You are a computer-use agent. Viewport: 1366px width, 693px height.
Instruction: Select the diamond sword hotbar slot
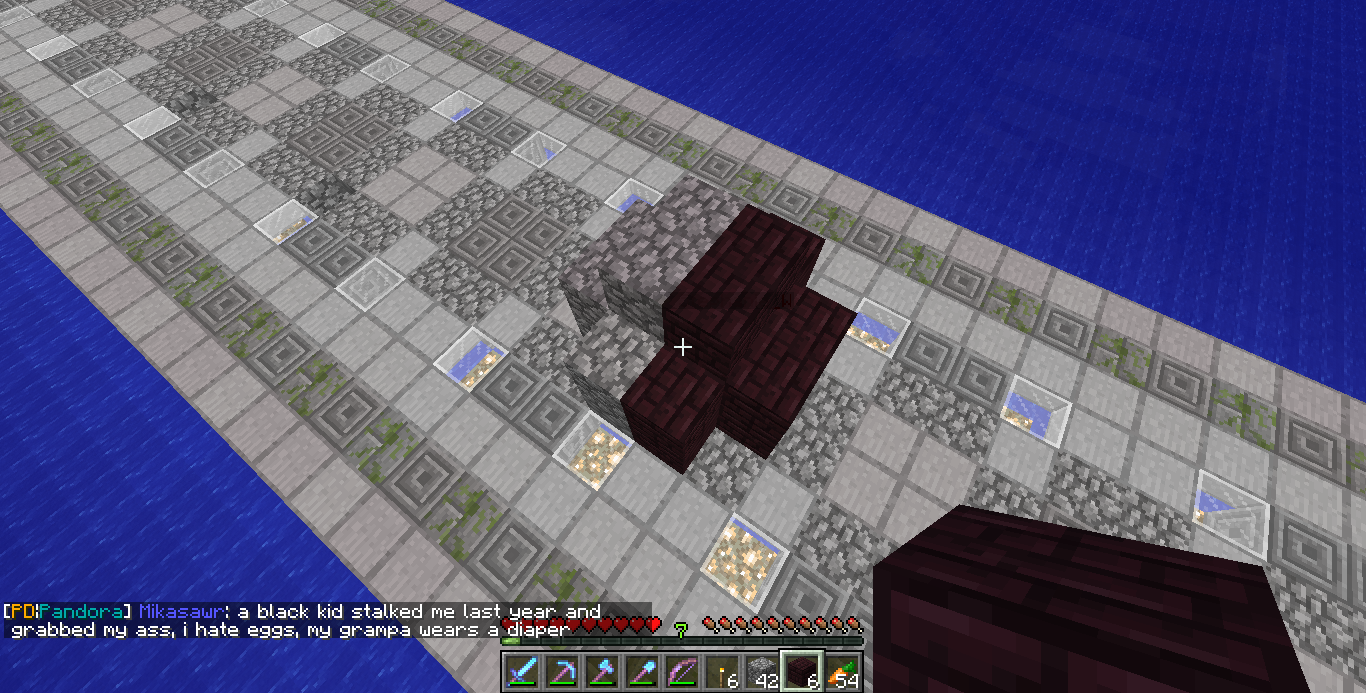pyautogui.click(x=521, y=672)
